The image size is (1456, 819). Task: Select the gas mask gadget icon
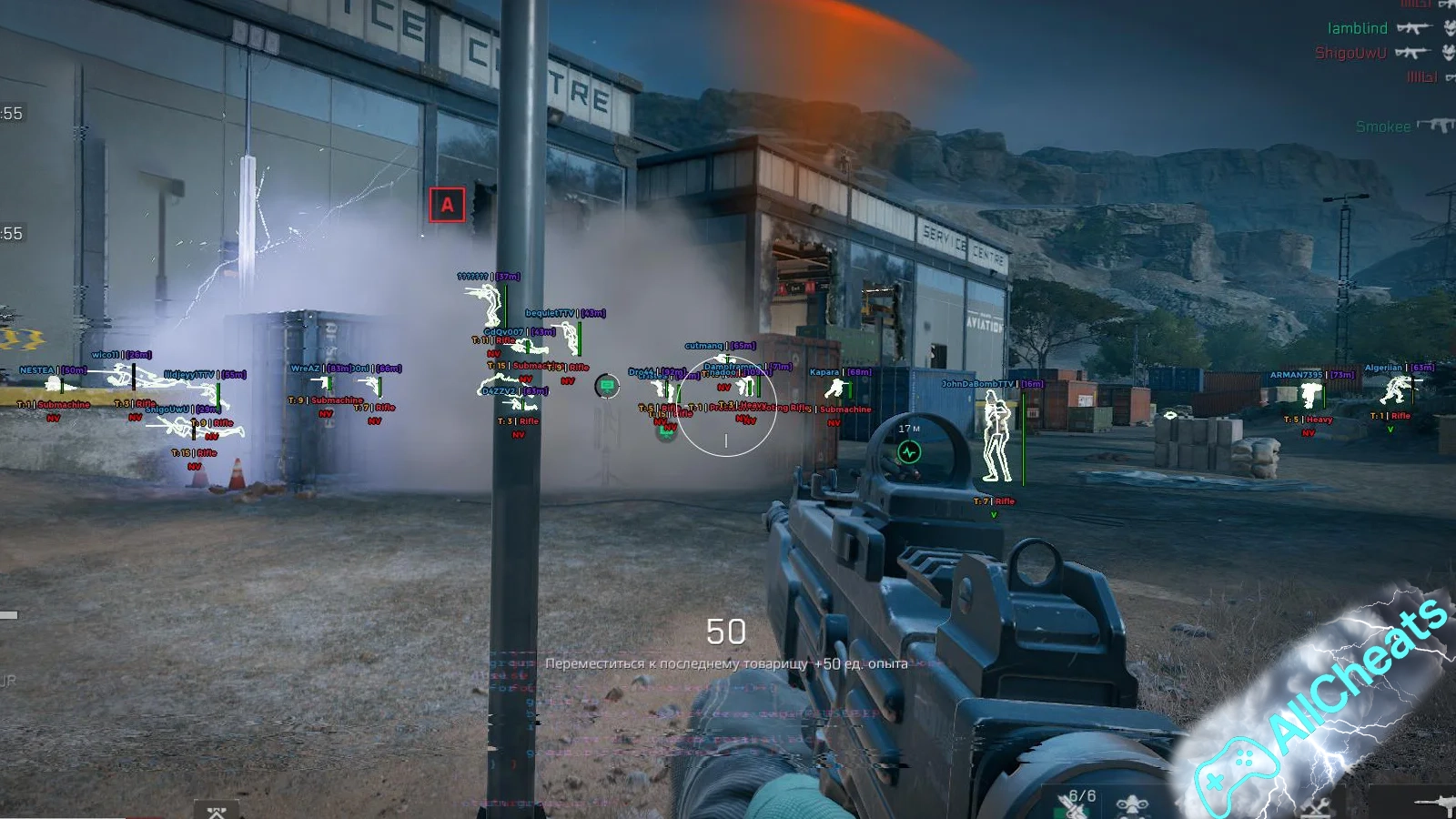1131,806
